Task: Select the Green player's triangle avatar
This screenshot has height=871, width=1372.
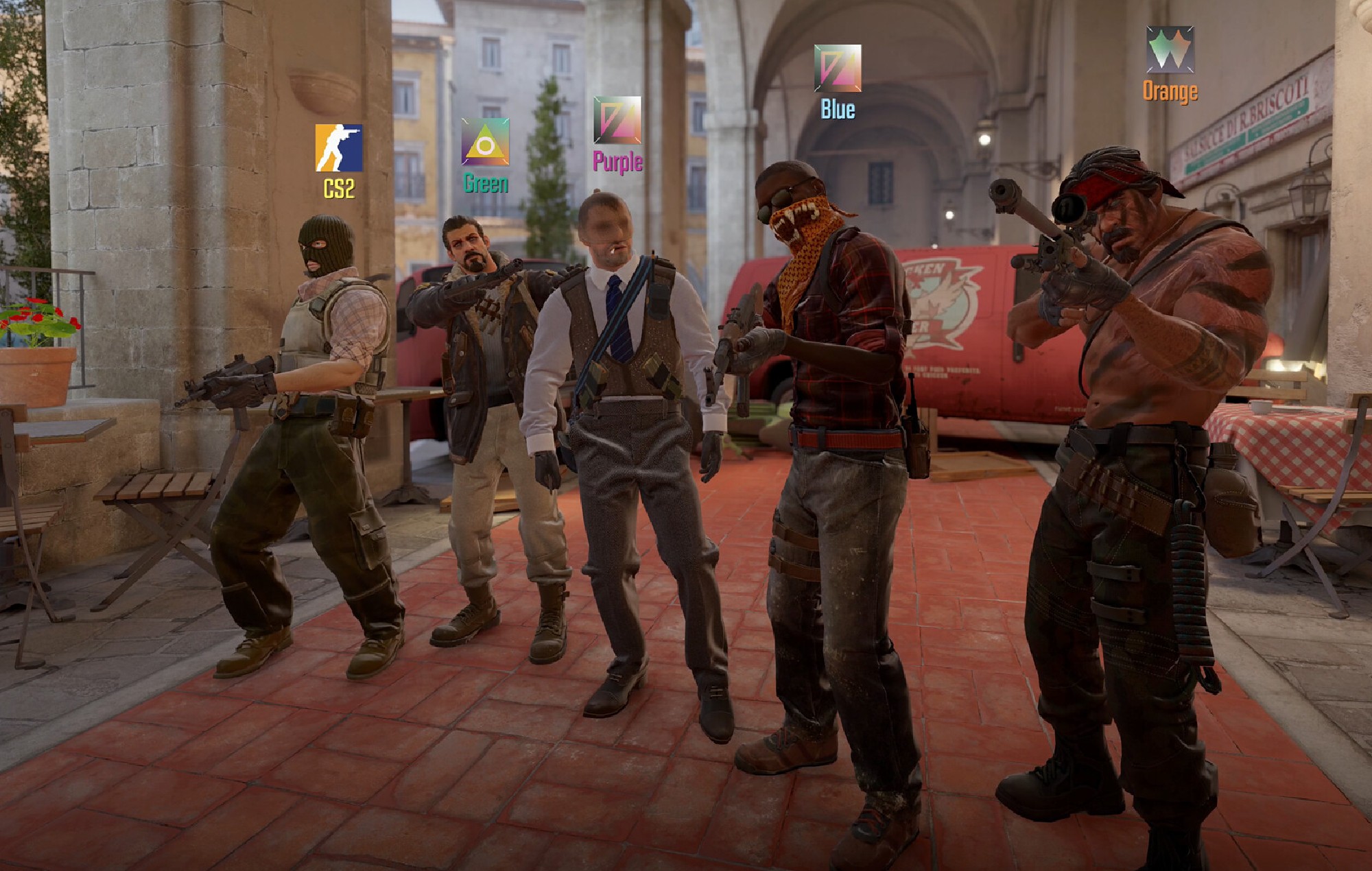Action: coord(485,142)
